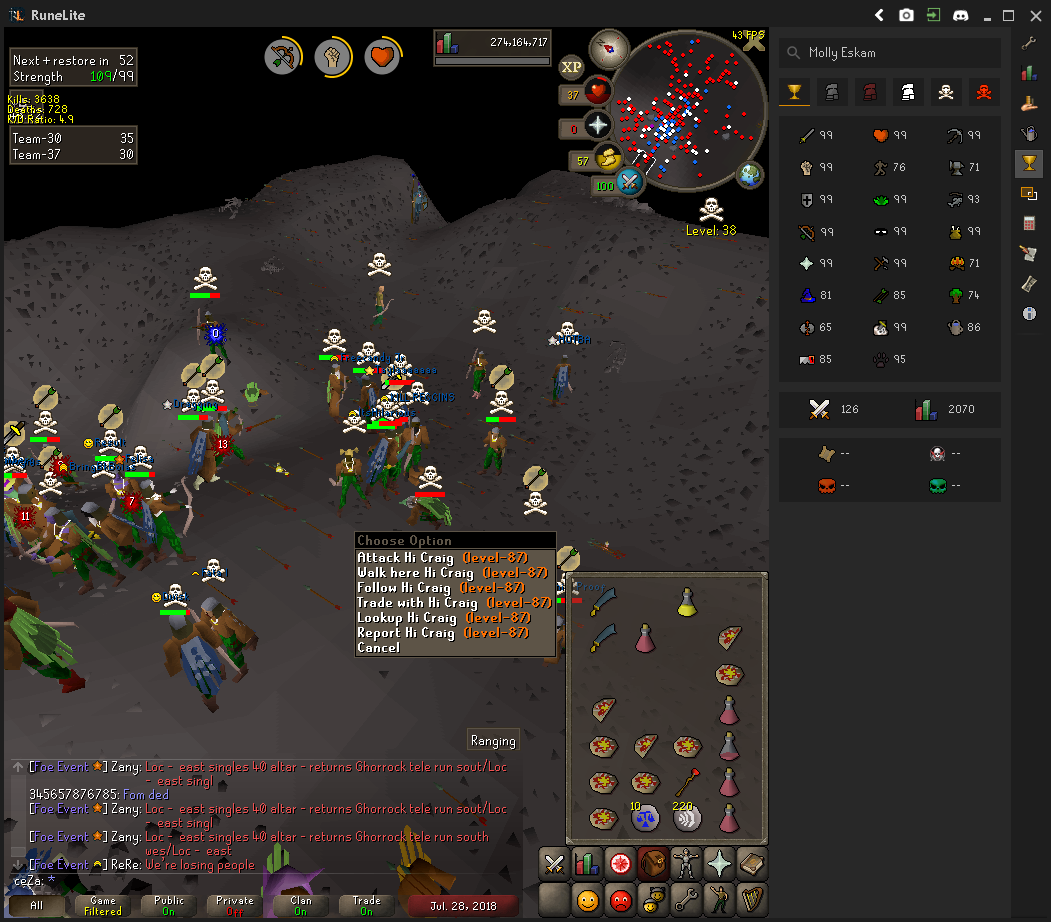Screen dimensions: 1051x922
Task: Open the spellbook tab
Action: point(751,863)
